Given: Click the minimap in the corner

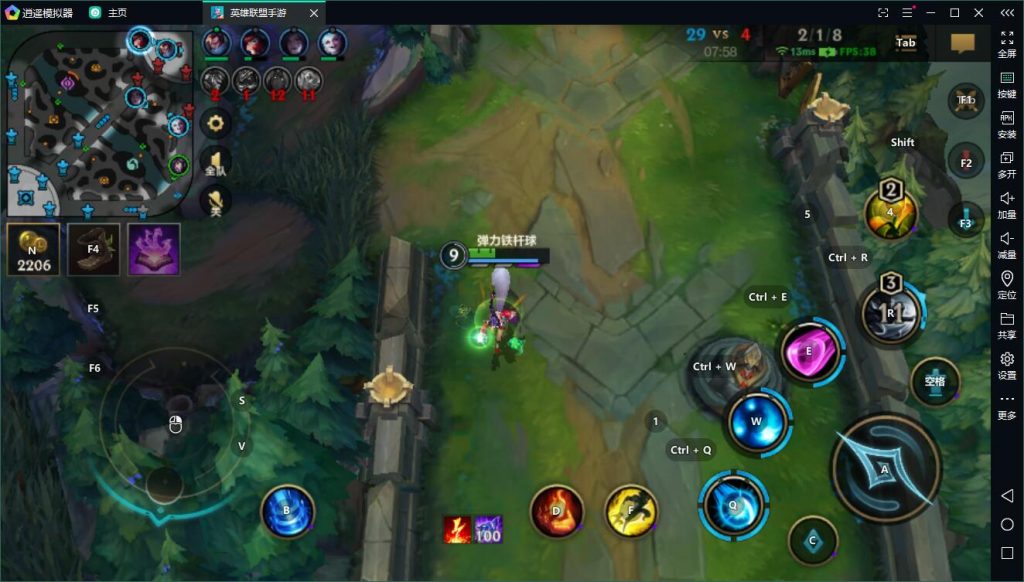Looking at the screenshot, I should (x=98, y=122).
